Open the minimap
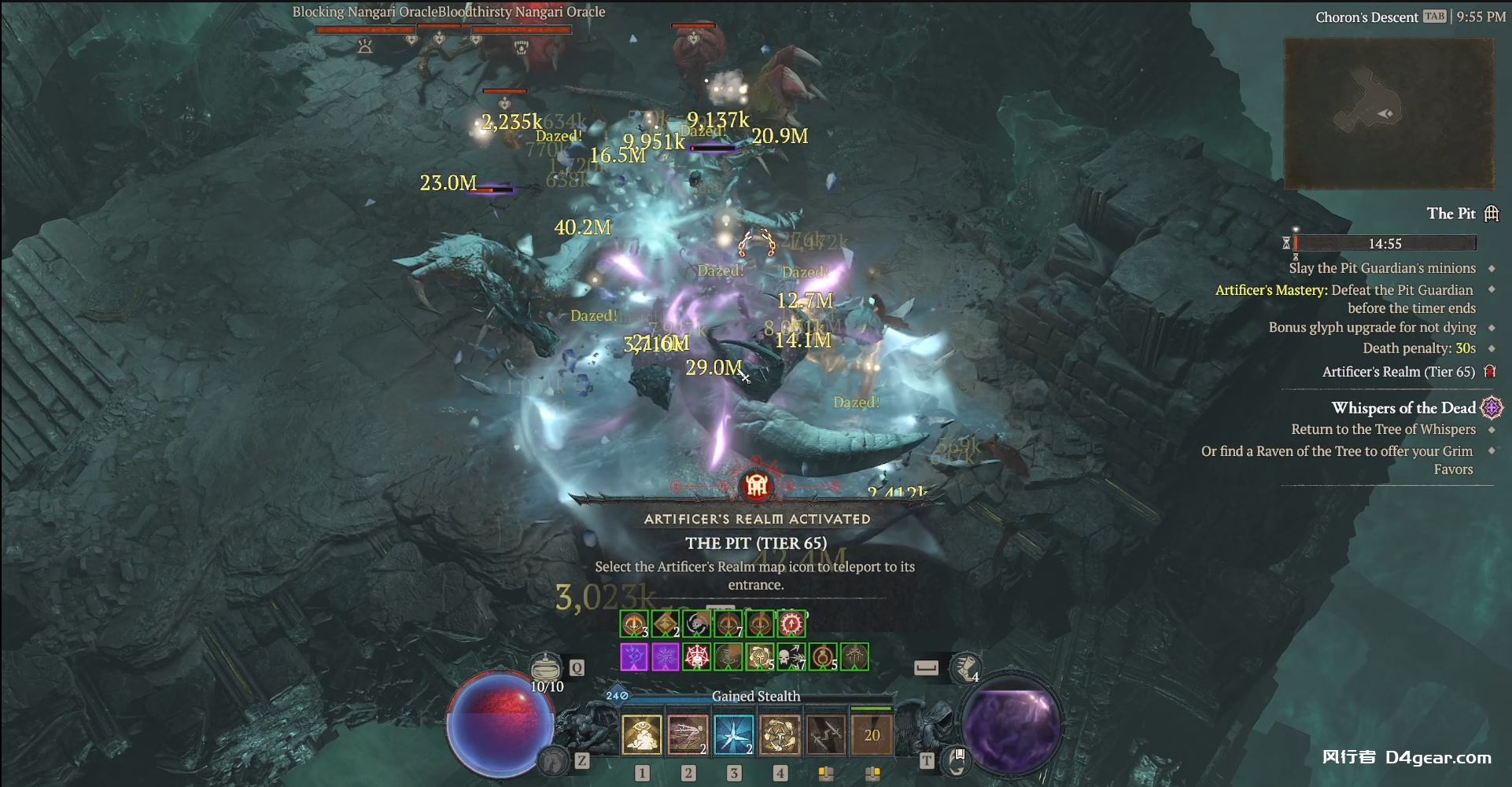Viewport: 1512px width, 787px height. (1388, 114)
